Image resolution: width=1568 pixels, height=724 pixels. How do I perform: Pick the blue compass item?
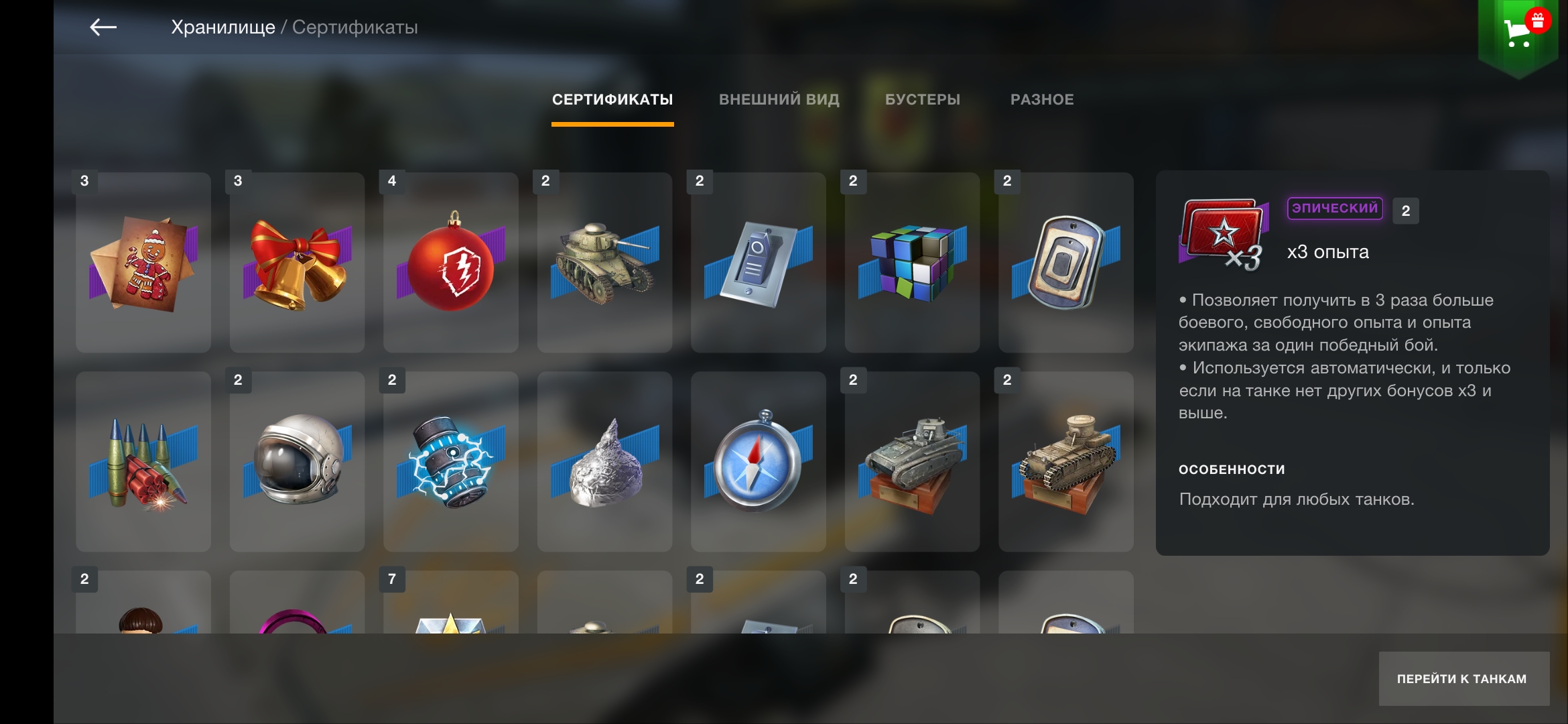click(759, 462)
